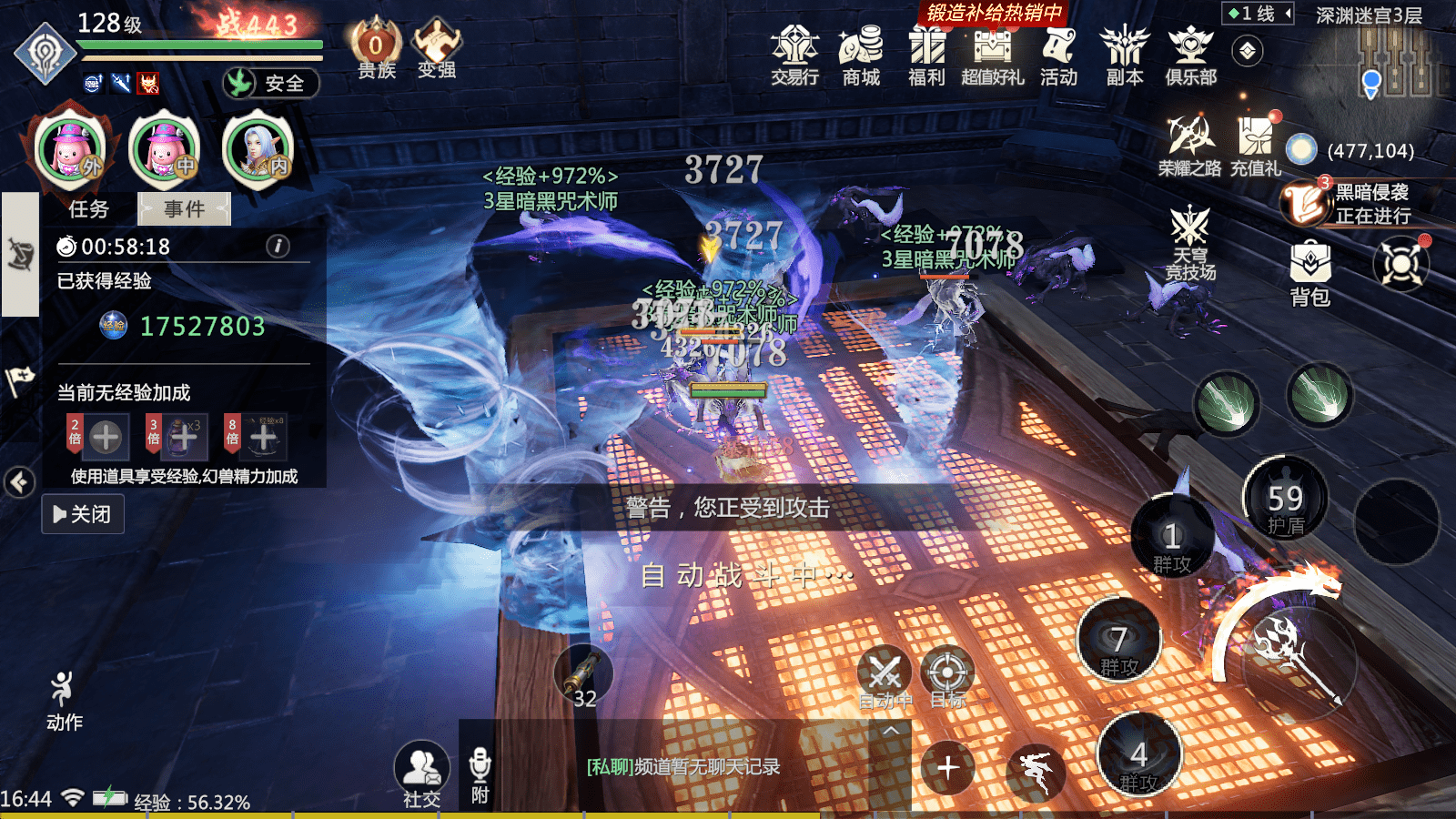1456x819 pixels.
Task: Open the 变强 power-up guide
Action: (x=437, y=50)
